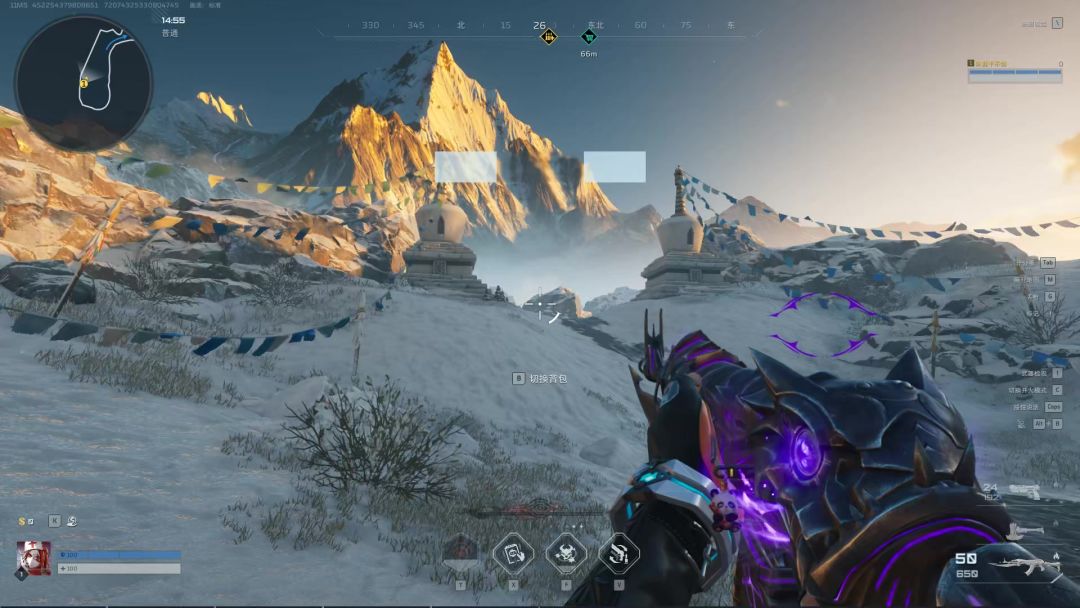Activate the rightmost hexagon gadget ability
1080x608 pixels.
pos(619,552)
